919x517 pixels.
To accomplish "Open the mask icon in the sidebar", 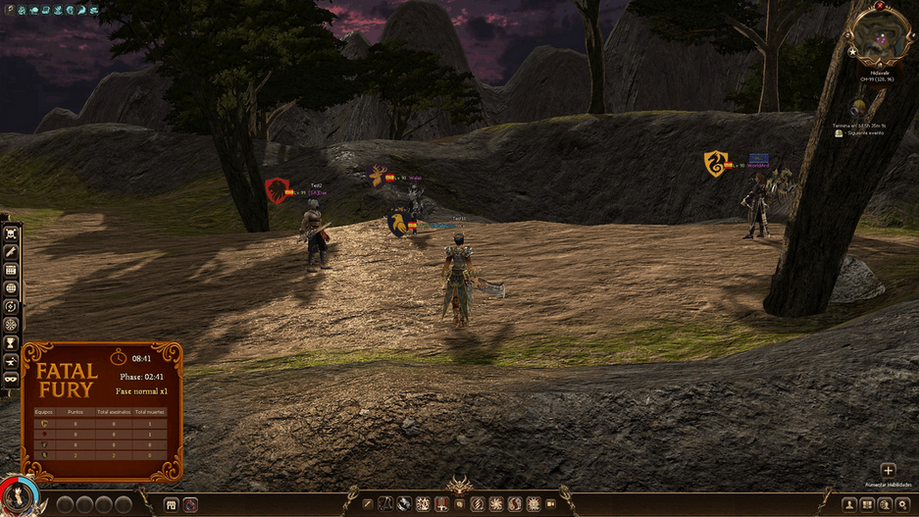I will [x=11, y=379].
